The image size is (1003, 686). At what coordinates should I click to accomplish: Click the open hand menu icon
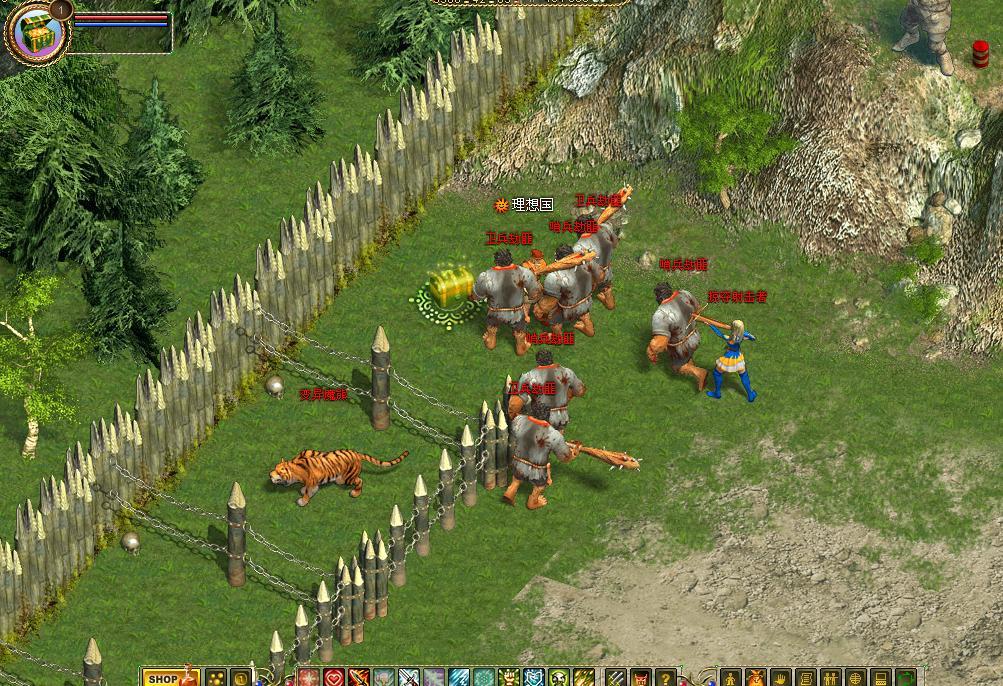point(781,679)
